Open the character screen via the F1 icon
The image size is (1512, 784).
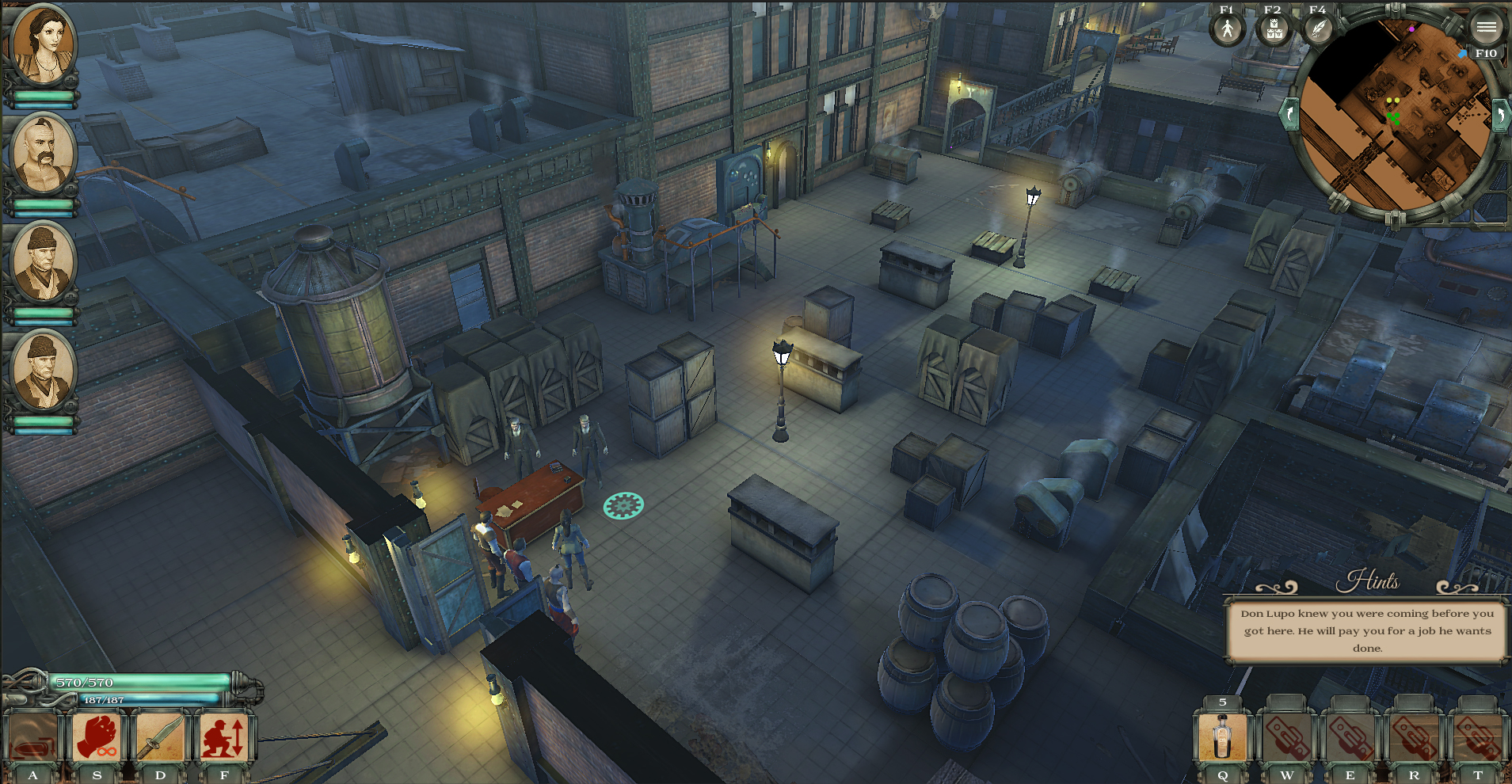tap(1226, 30)
